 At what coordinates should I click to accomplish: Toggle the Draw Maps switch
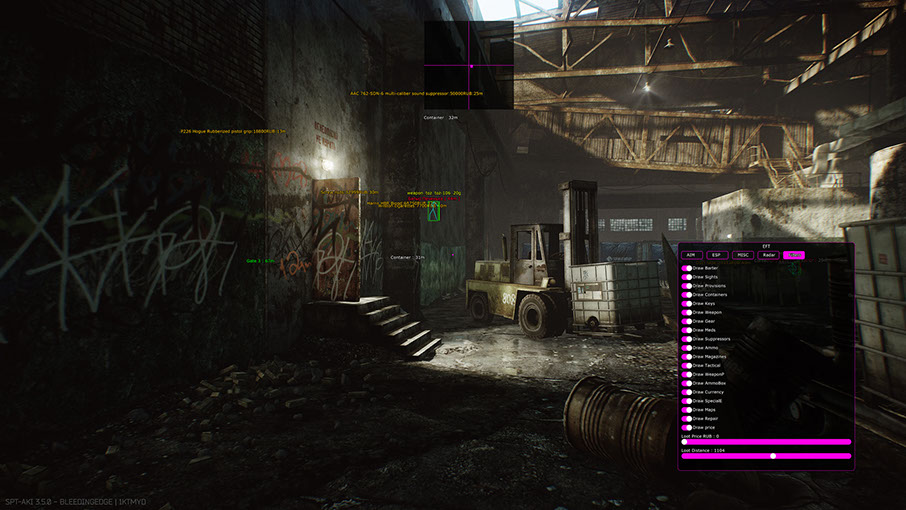[x=687, y=410]
